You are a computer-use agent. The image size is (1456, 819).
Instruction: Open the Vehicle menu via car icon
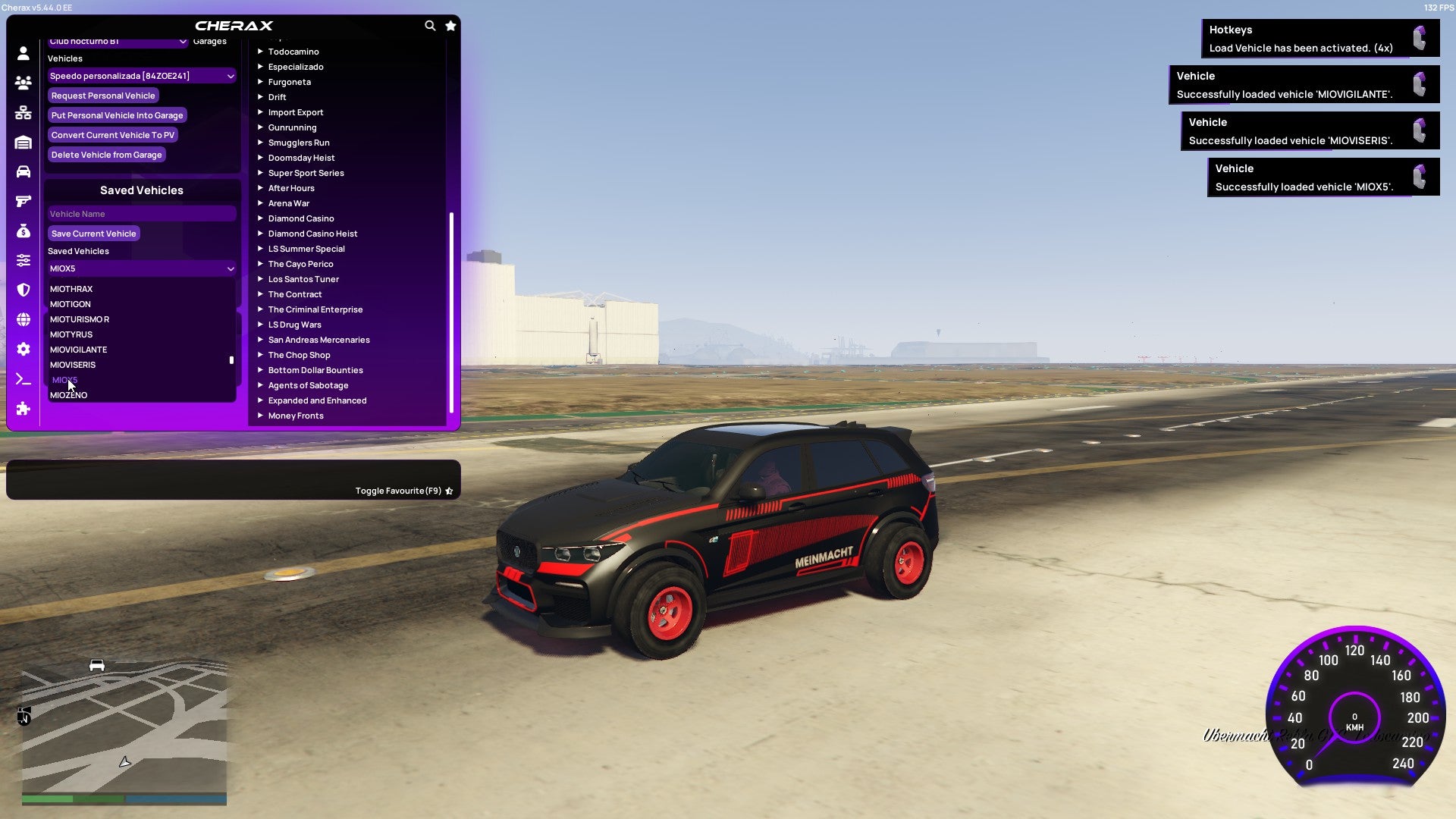coord(23,171)
